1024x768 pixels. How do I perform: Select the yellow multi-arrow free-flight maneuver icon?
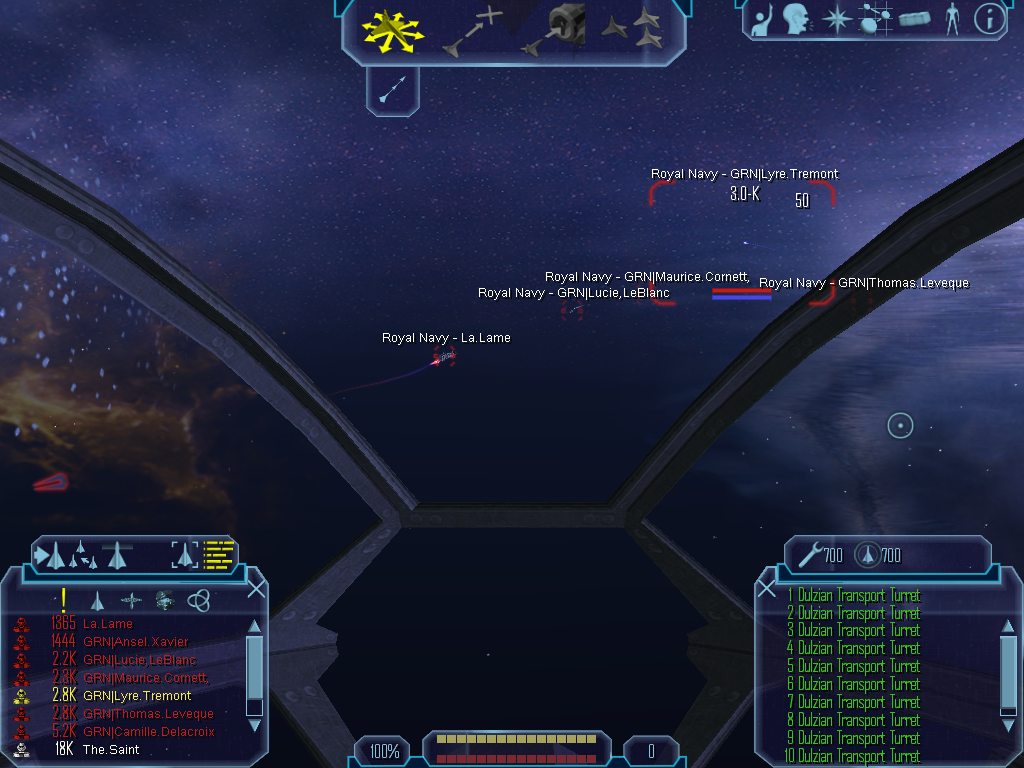[x=392, y=30]
